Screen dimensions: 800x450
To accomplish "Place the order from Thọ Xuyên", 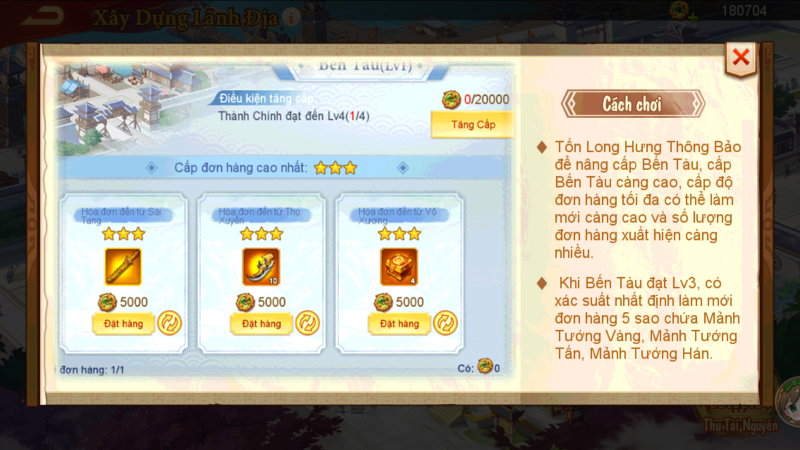I will tap(254, 324).
